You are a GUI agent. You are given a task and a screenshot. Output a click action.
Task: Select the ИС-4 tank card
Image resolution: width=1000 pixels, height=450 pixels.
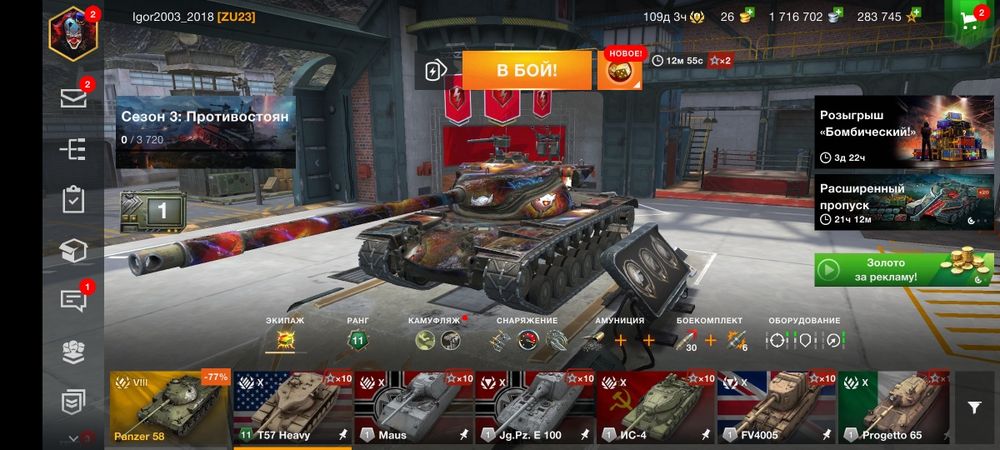655,407
